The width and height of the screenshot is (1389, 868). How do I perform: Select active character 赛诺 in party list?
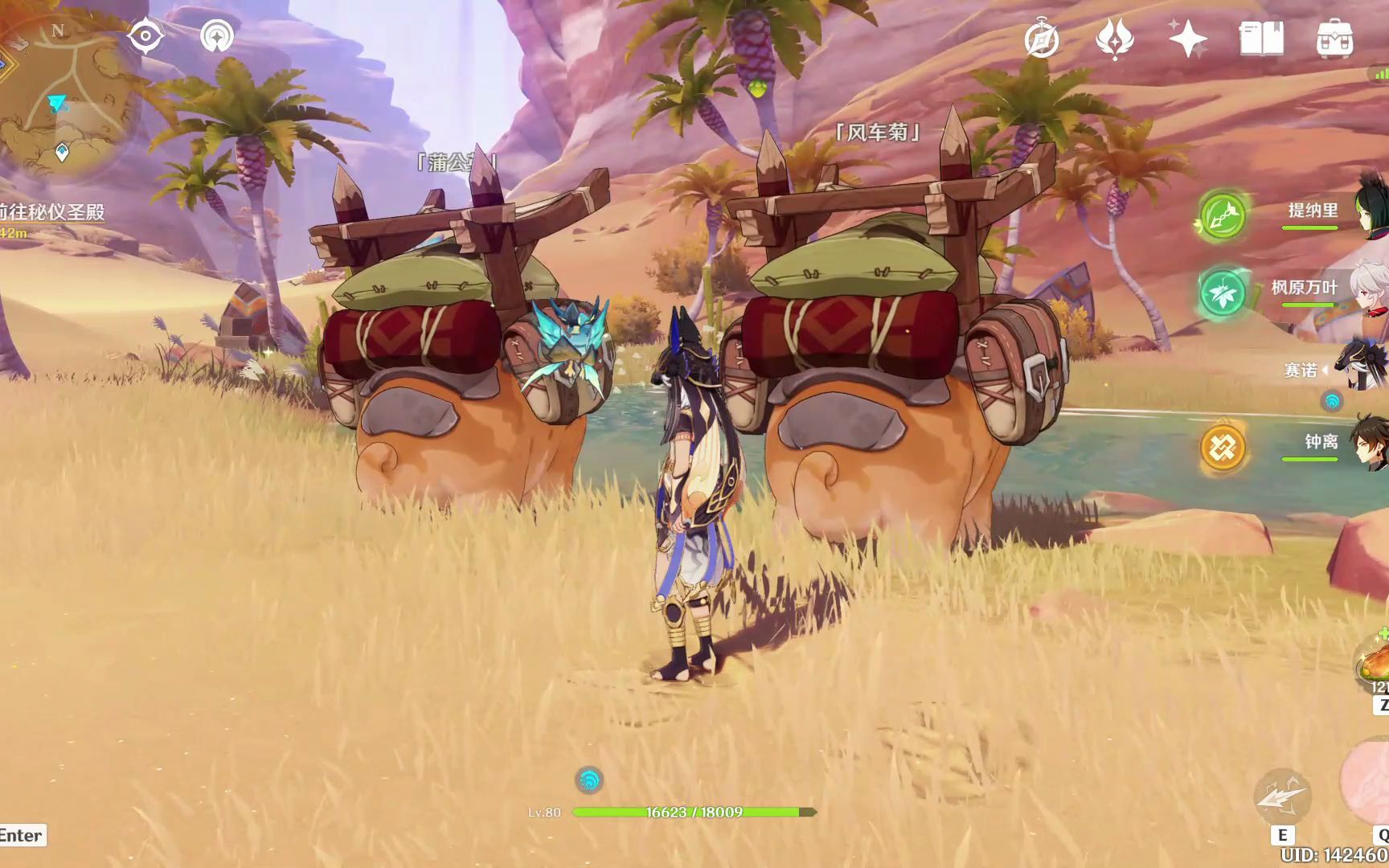(x=1301, y=371)
